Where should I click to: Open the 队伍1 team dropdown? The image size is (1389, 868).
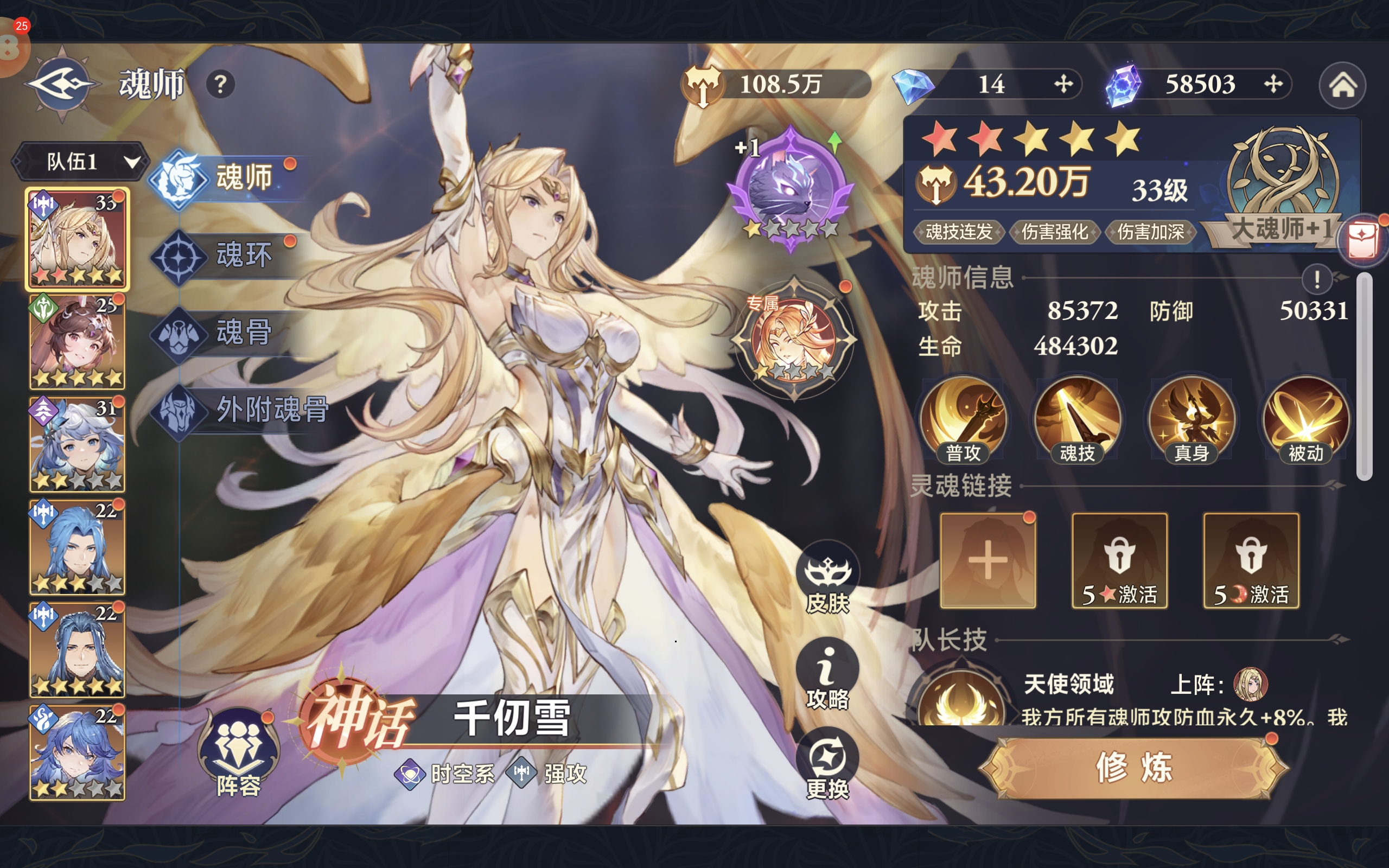[x=79, y=162]
